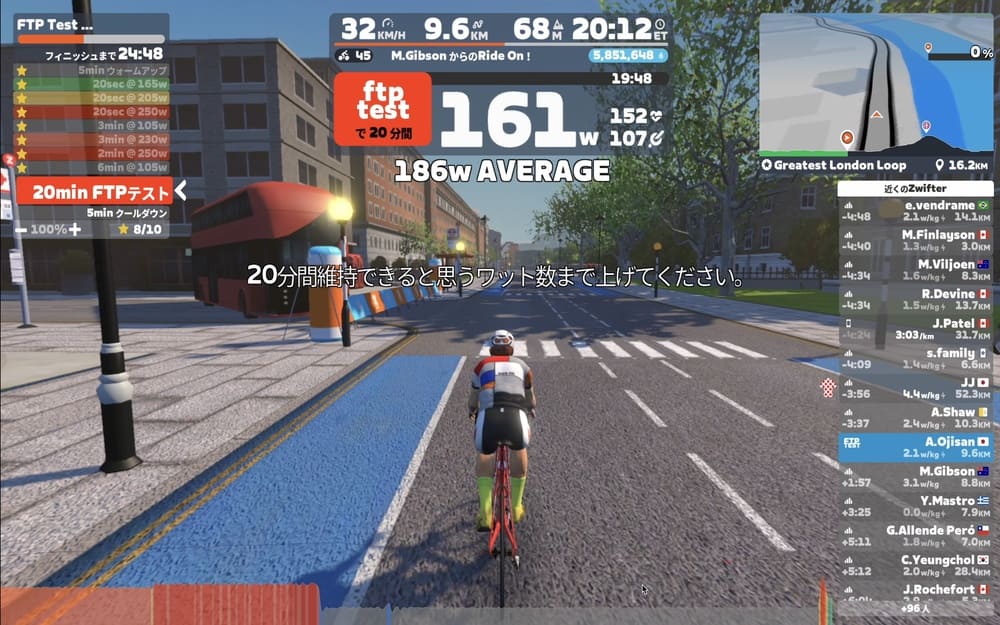The width and height of the screenshot is (1000, 625).
Task: Collapse the workout panel with the arrow
Action: pos(181,190)
